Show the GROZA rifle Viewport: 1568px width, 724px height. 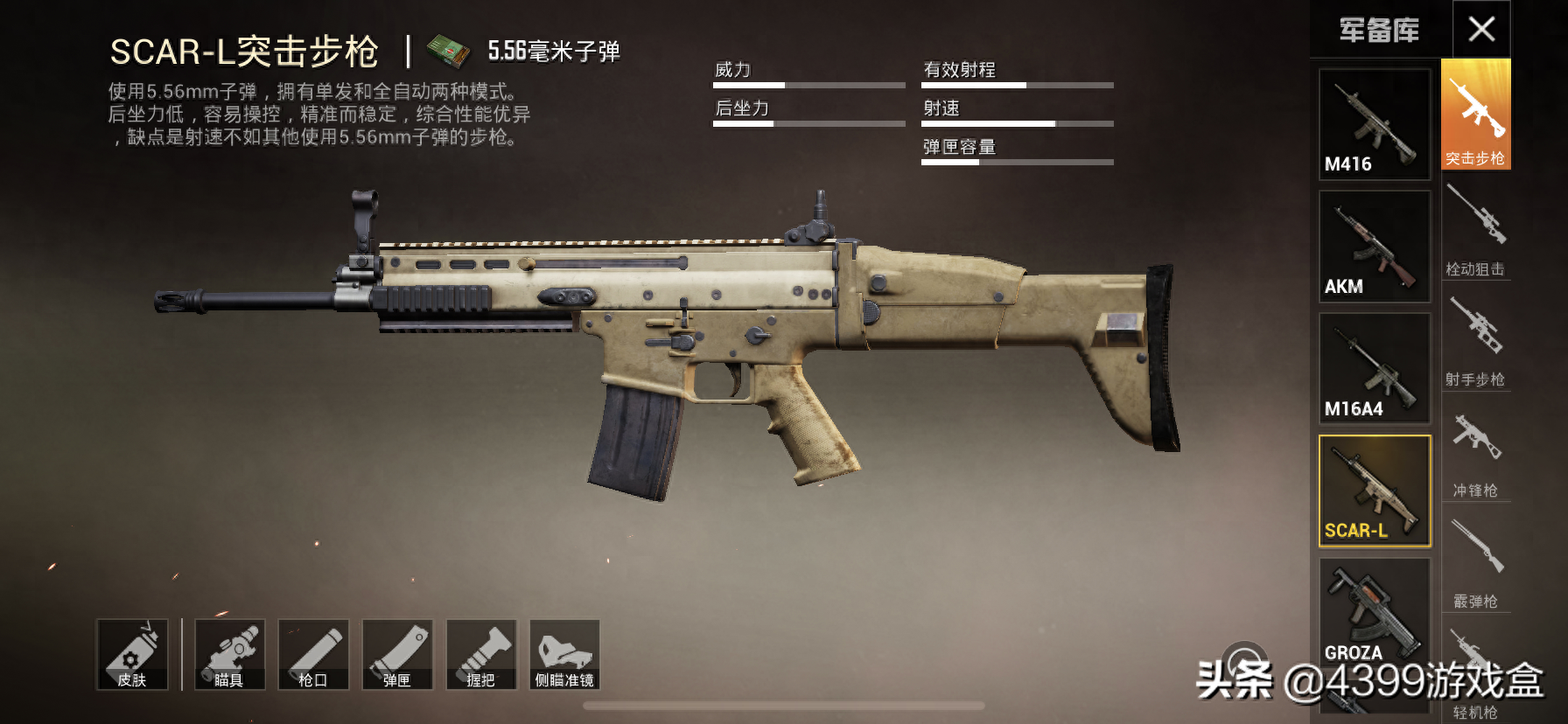pyautogui.click(x=1374, y=612)
